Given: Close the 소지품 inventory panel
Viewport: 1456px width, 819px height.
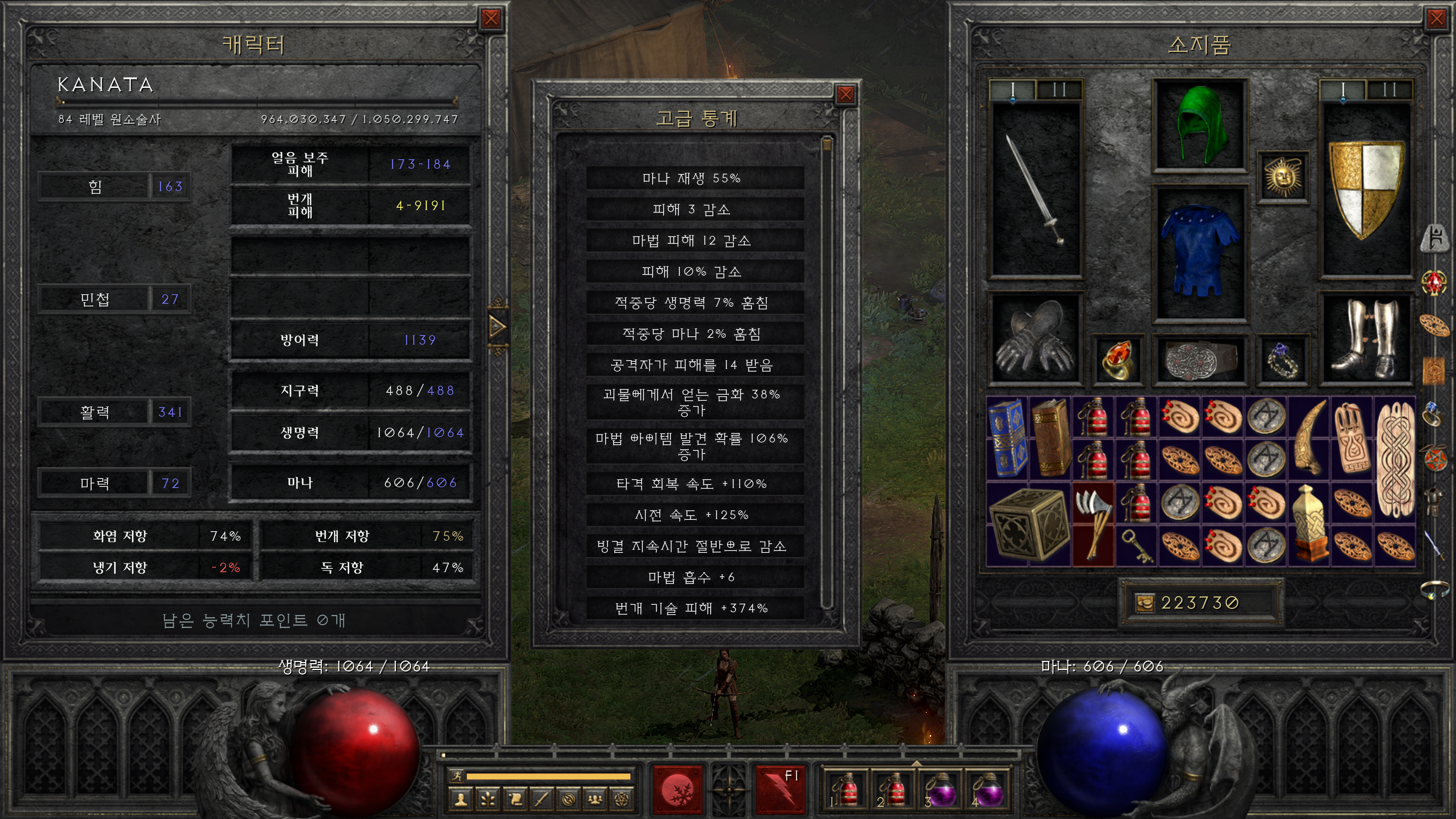Looking at the screenshot, I should (x=1436, y=19).
